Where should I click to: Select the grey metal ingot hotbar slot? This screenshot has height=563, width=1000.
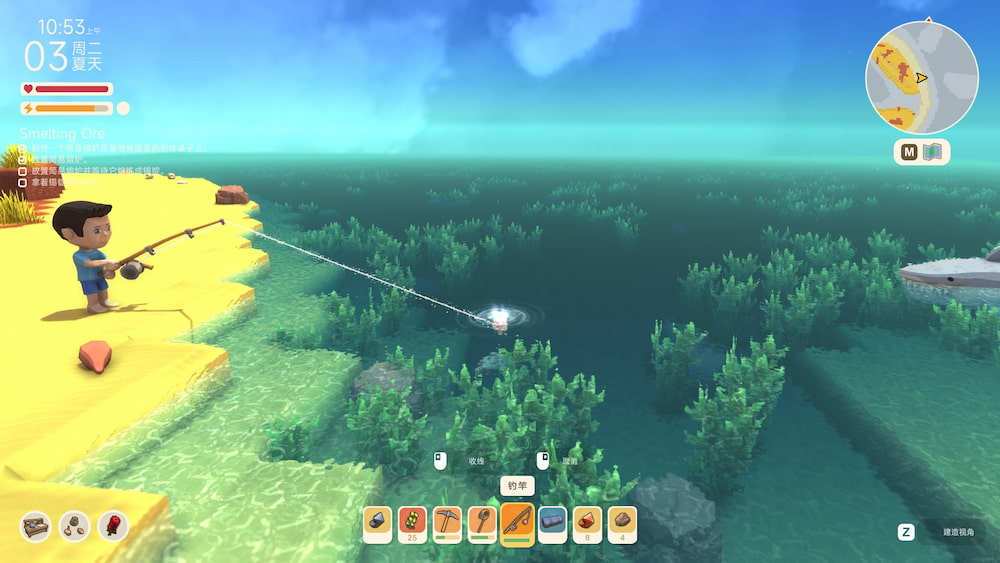pyautogui.click(x=377, y=523)
